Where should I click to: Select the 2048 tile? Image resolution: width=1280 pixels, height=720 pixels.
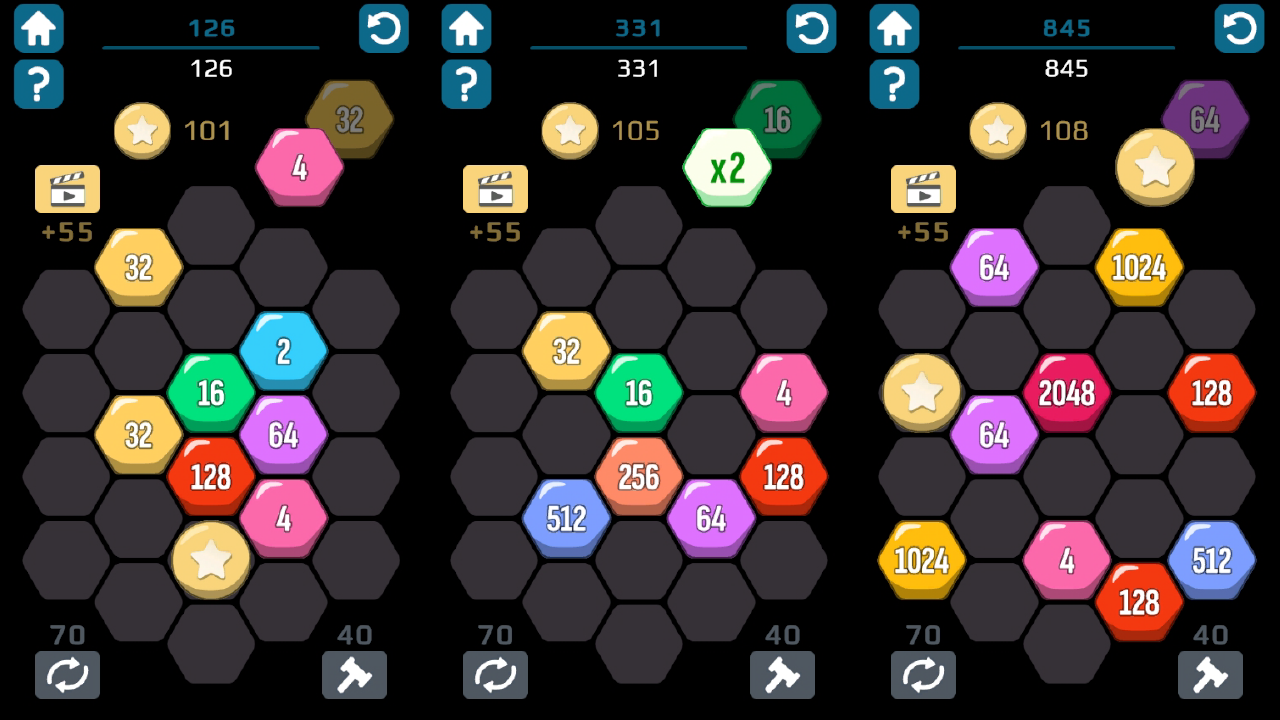pos(1068,393)
